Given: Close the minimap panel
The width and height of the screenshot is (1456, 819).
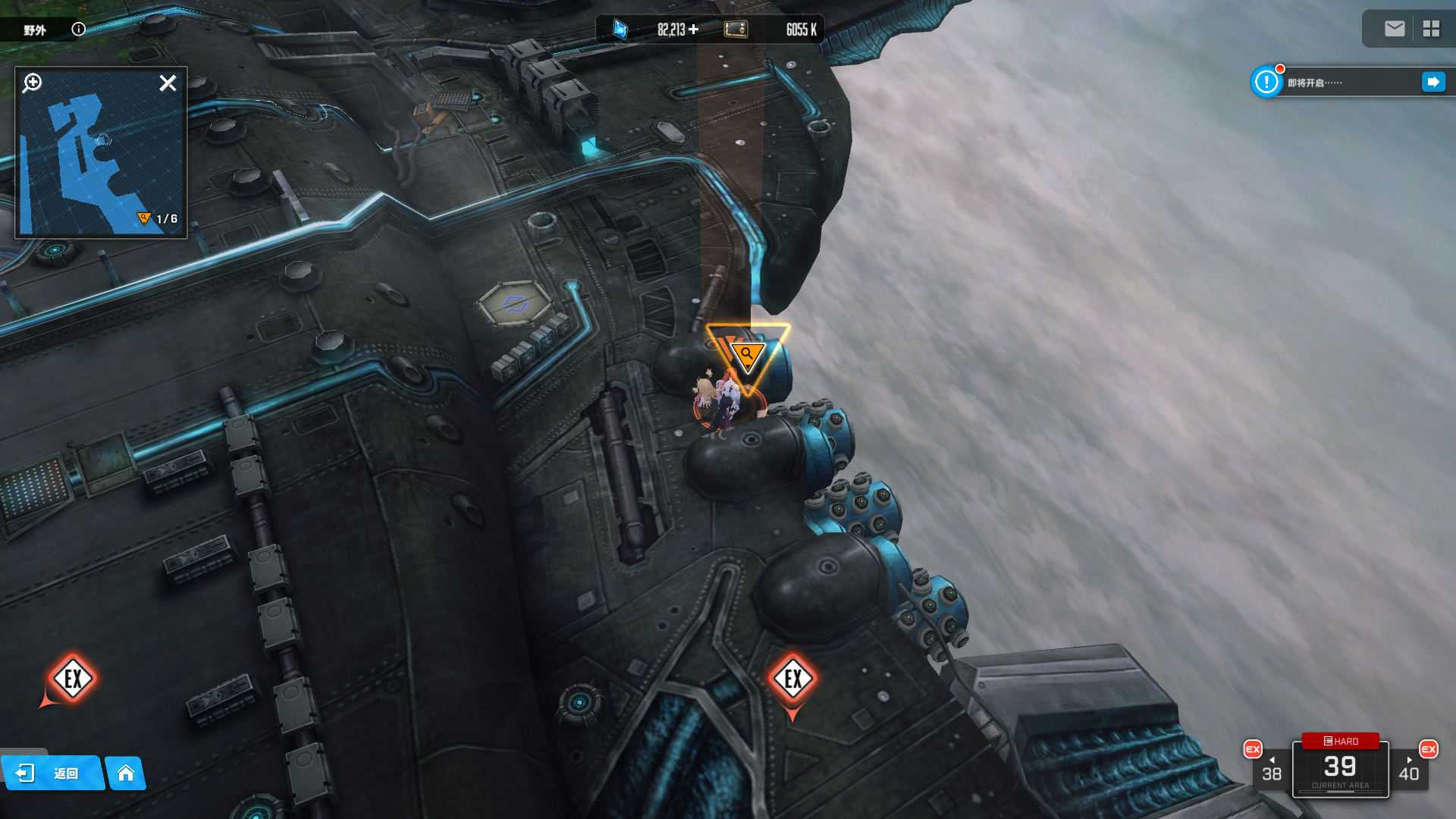Looking at the screenshot, I should click(x=168, y=83).
